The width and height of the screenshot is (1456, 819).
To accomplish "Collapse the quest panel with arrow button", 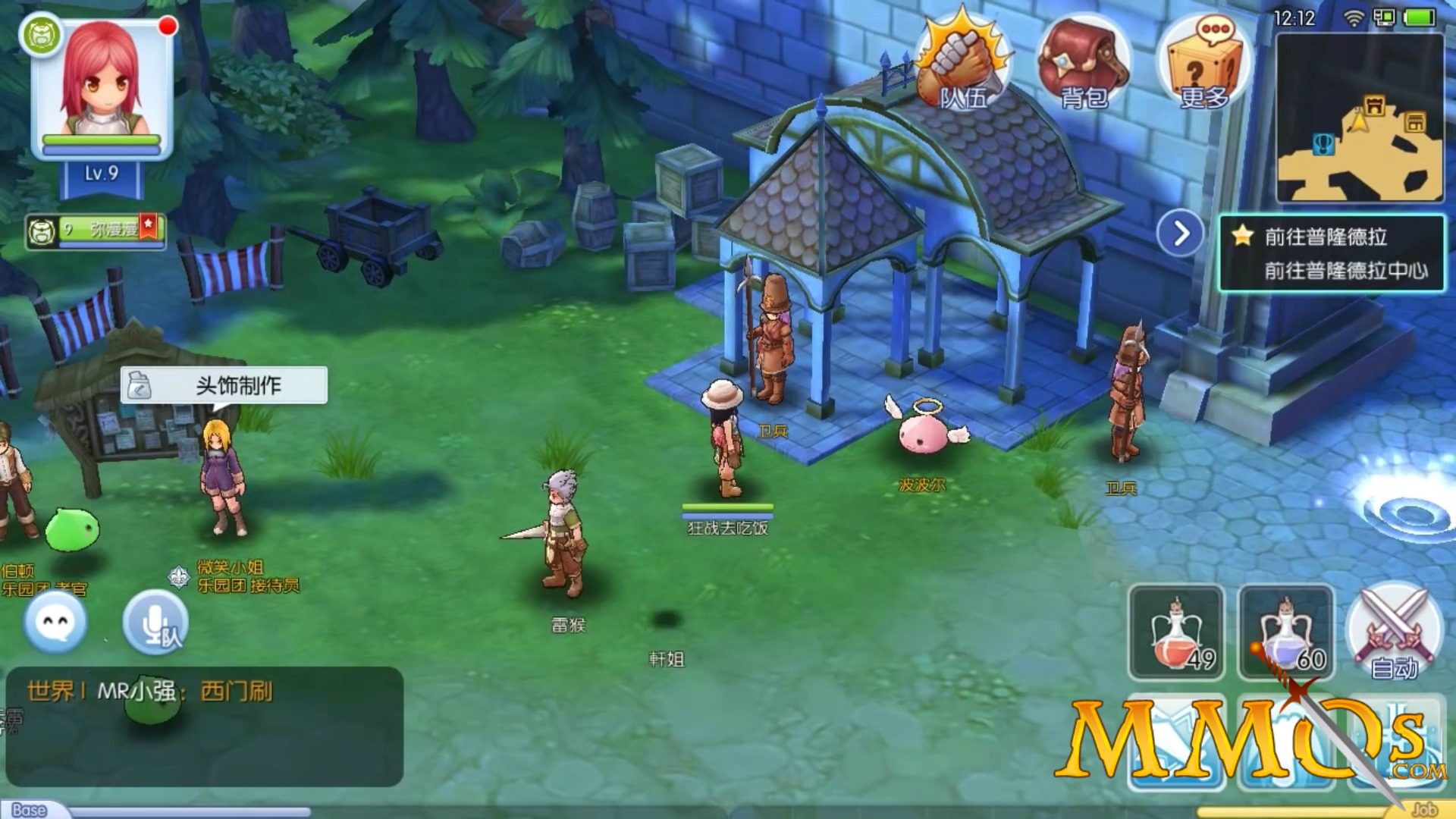I will pos(1180,234).
